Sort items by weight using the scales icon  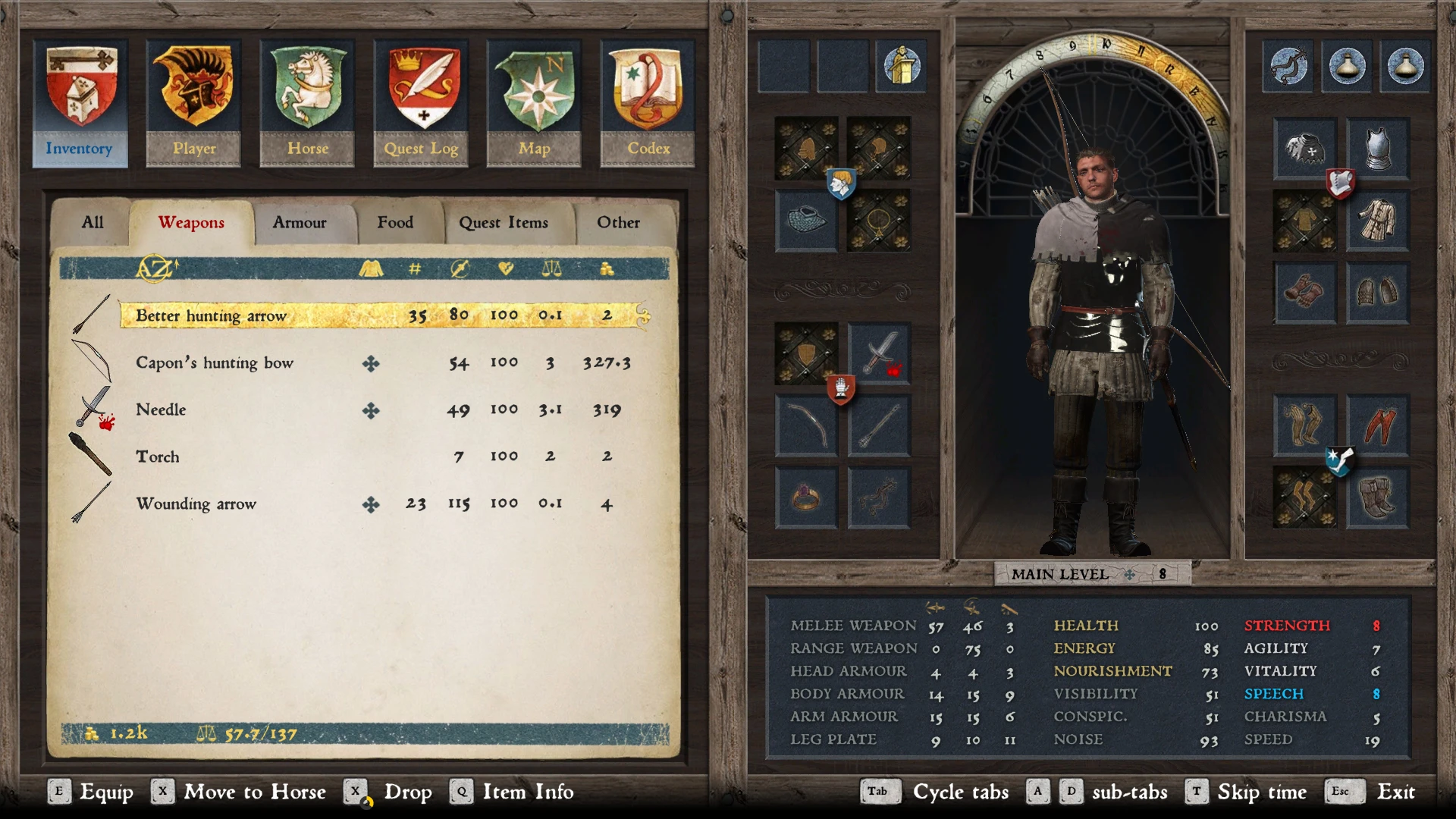point(551,268)
